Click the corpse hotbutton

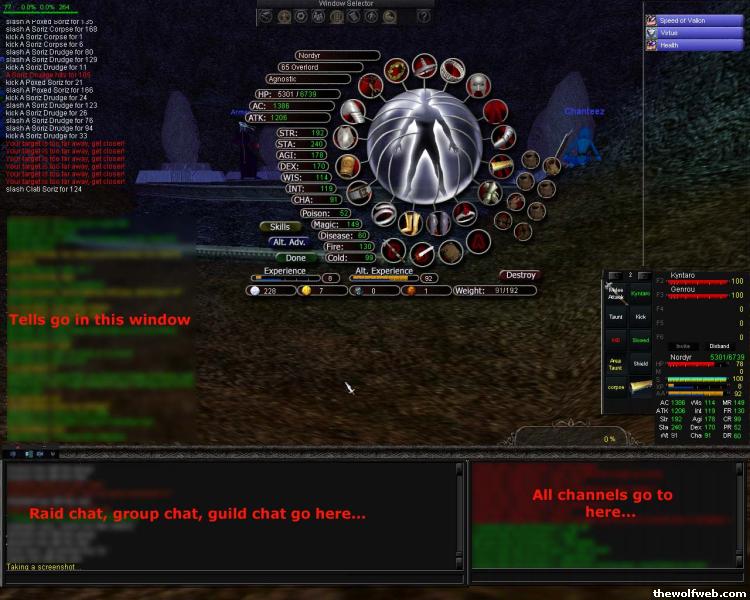[x=614, y=388]
